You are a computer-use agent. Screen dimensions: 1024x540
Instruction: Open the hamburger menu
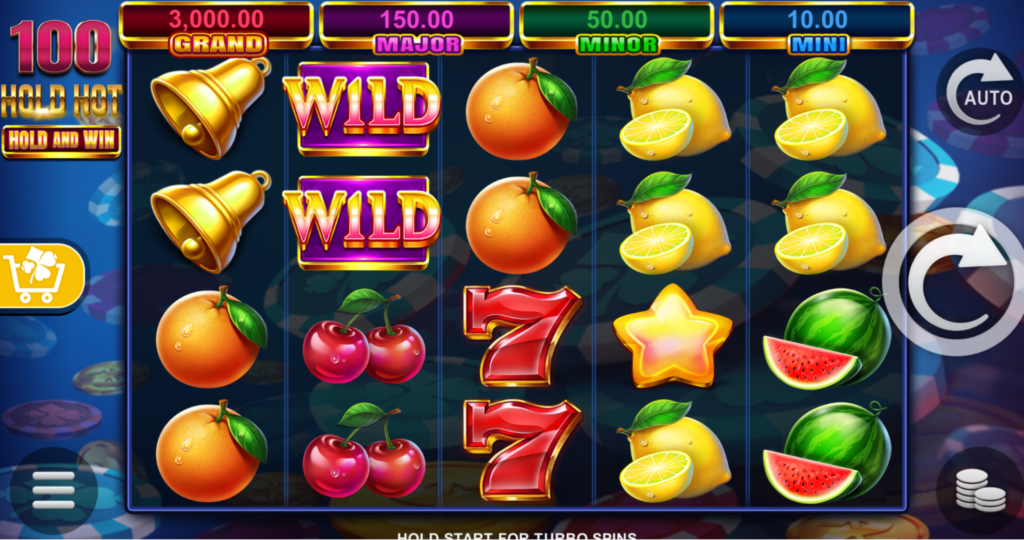click(54, 491)
